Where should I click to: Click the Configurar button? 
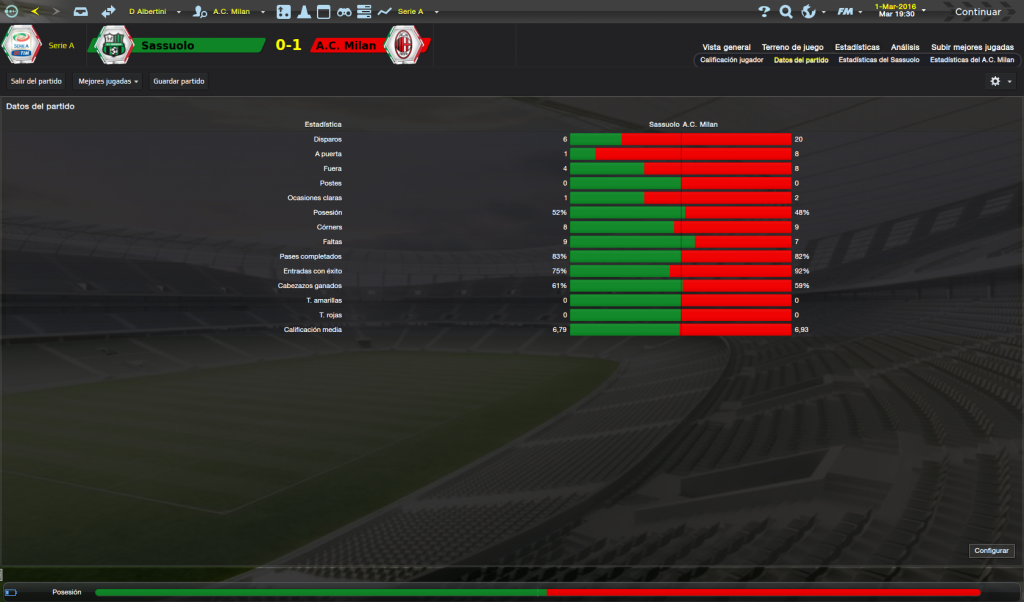pos(991,551)
